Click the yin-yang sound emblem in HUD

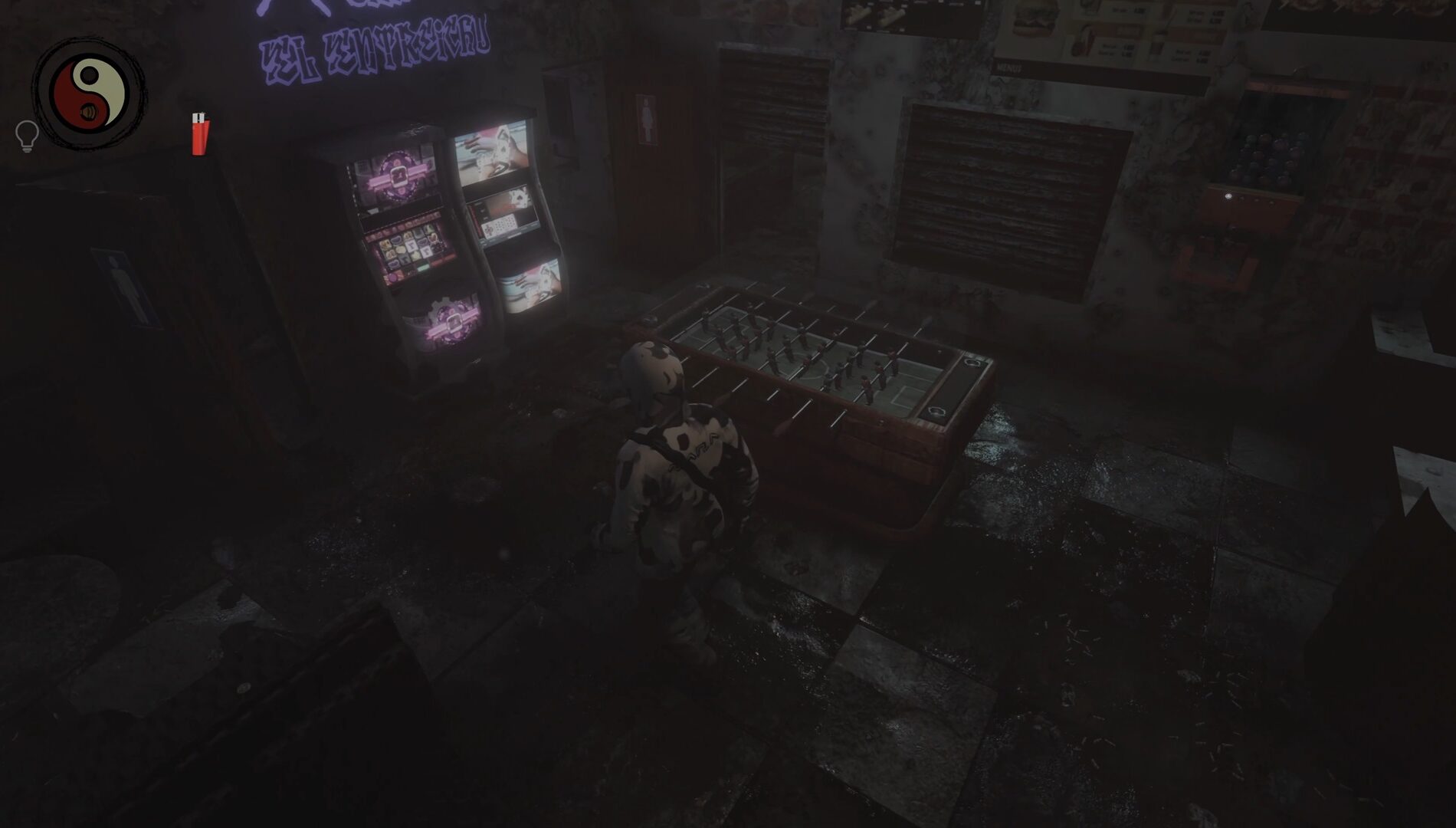point(90,87)
